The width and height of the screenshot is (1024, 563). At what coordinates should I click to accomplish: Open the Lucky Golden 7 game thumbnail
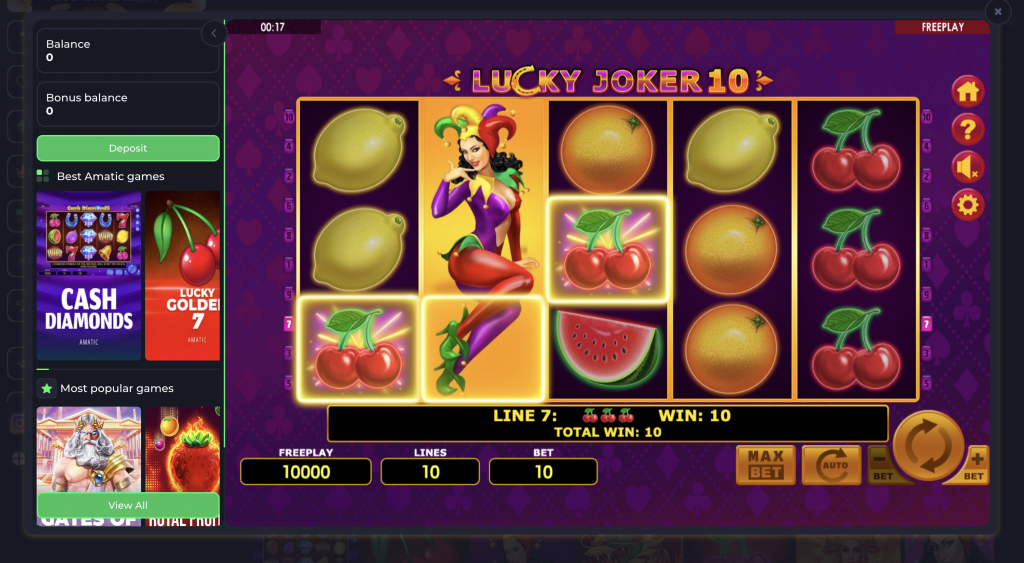[x=183, y=275]
